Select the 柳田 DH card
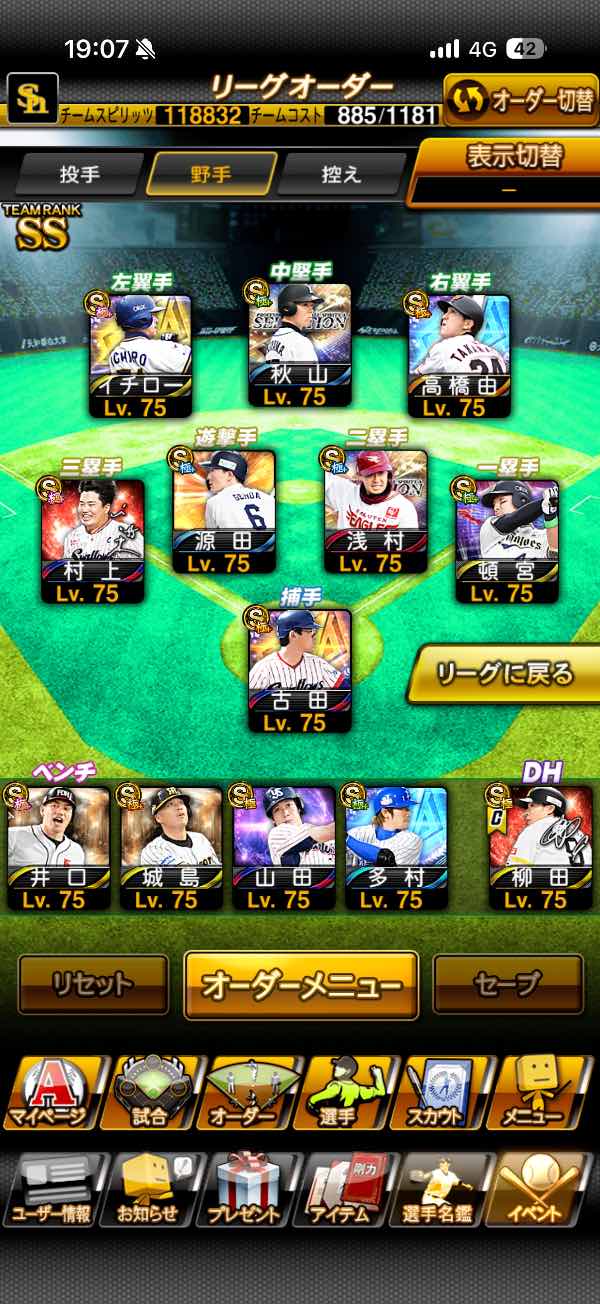Image resolution: width=600 pixels, height=1304 pixels. [540, 847]
